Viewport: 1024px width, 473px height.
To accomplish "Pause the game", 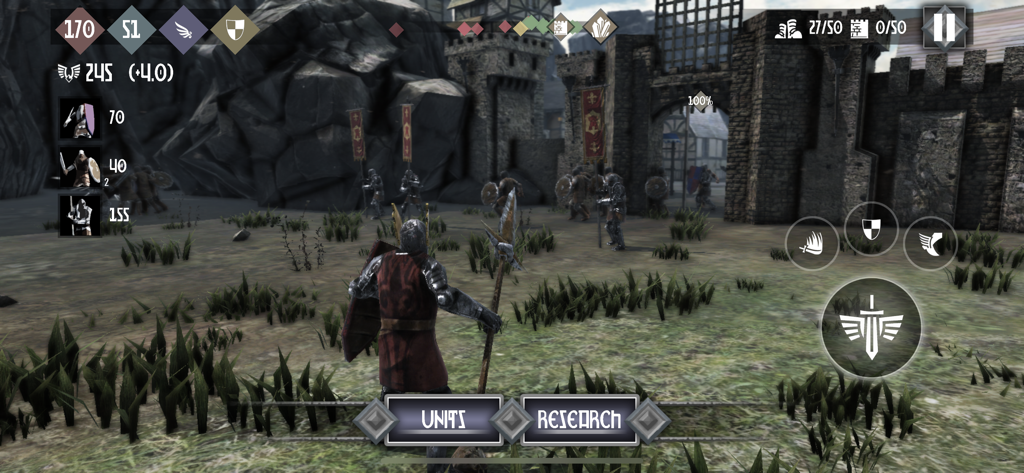I will coord(944,27).
